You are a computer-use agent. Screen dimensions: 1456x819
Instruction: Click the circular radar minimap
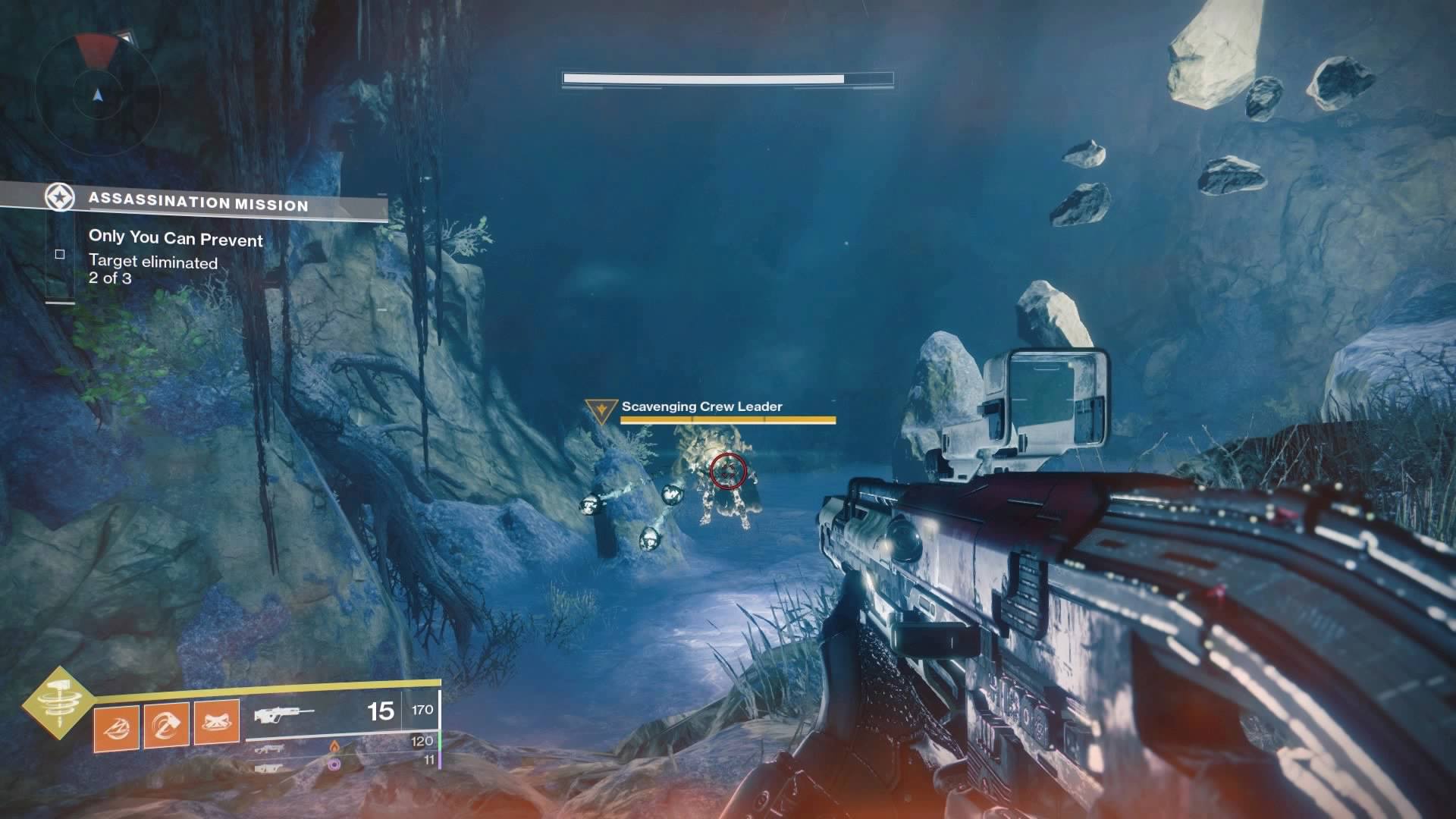[98, 95]
